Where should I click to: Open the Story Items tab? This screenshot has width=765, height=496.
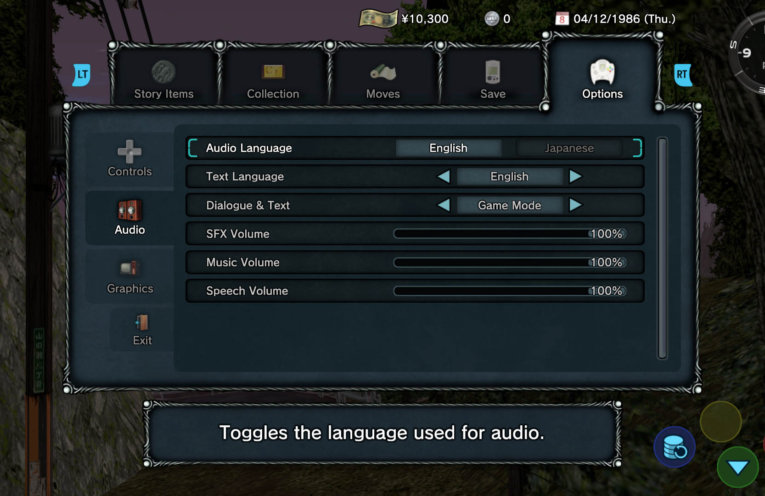click(x=163, y=79)
